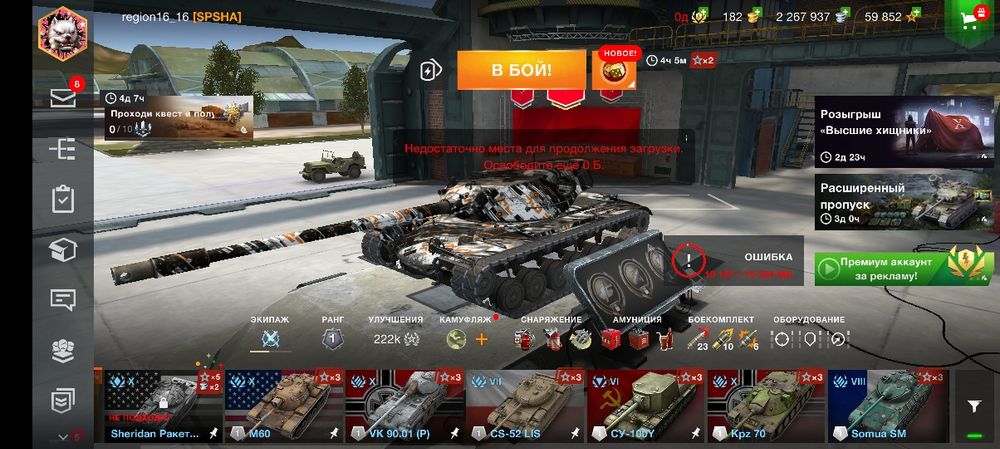The image size is (1000, 449).
Task: Start a battle with the В БОЙ! button
Action: coord(521,71)
